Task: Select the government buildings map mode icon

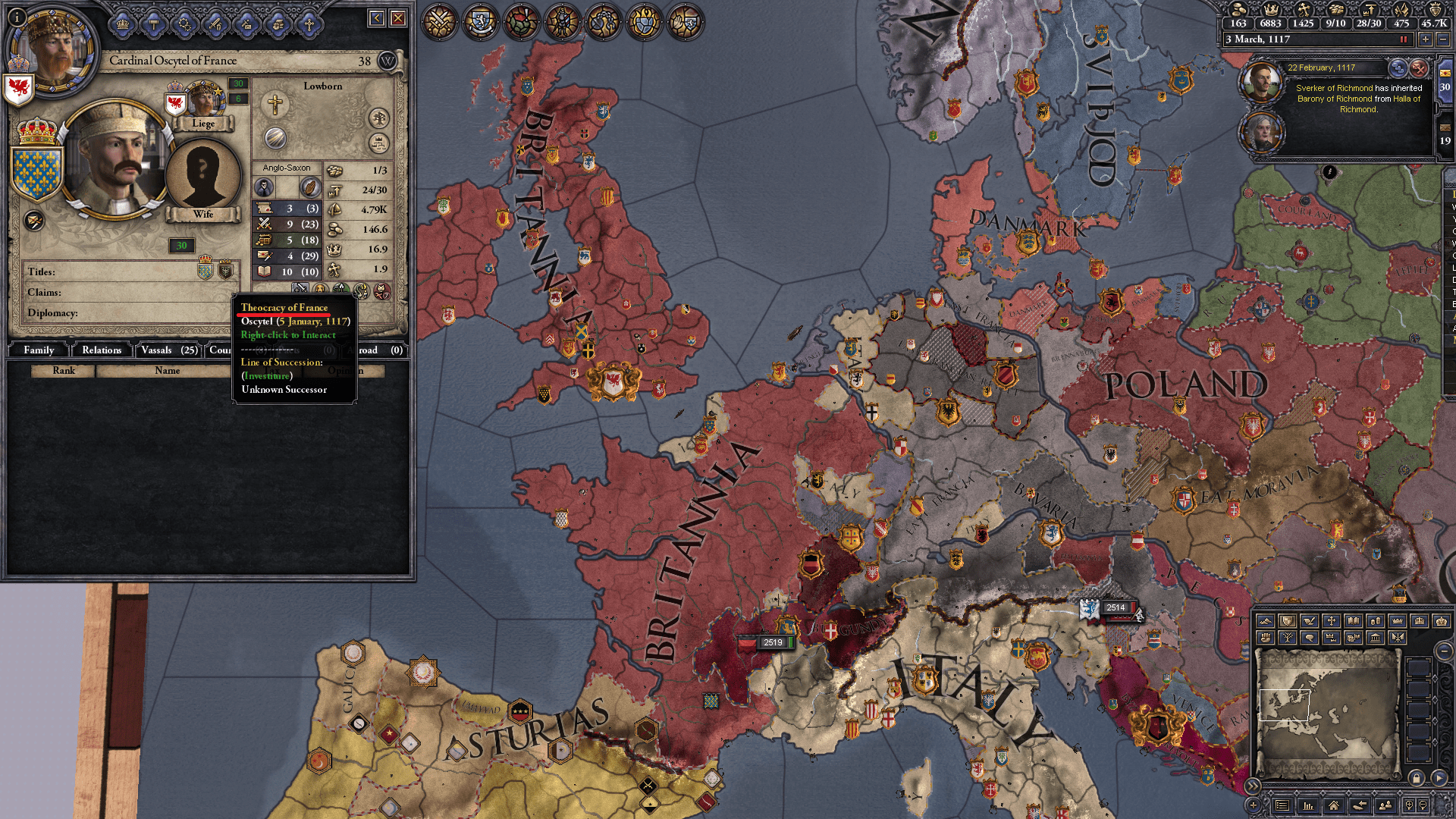Action: [1375, 639]
